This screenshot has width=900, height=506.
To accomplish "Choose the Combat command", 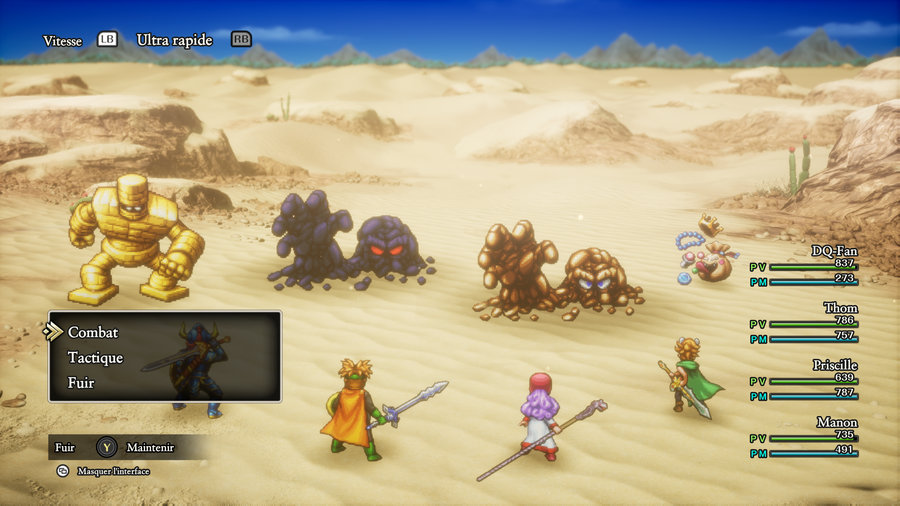I will point(93,332).
